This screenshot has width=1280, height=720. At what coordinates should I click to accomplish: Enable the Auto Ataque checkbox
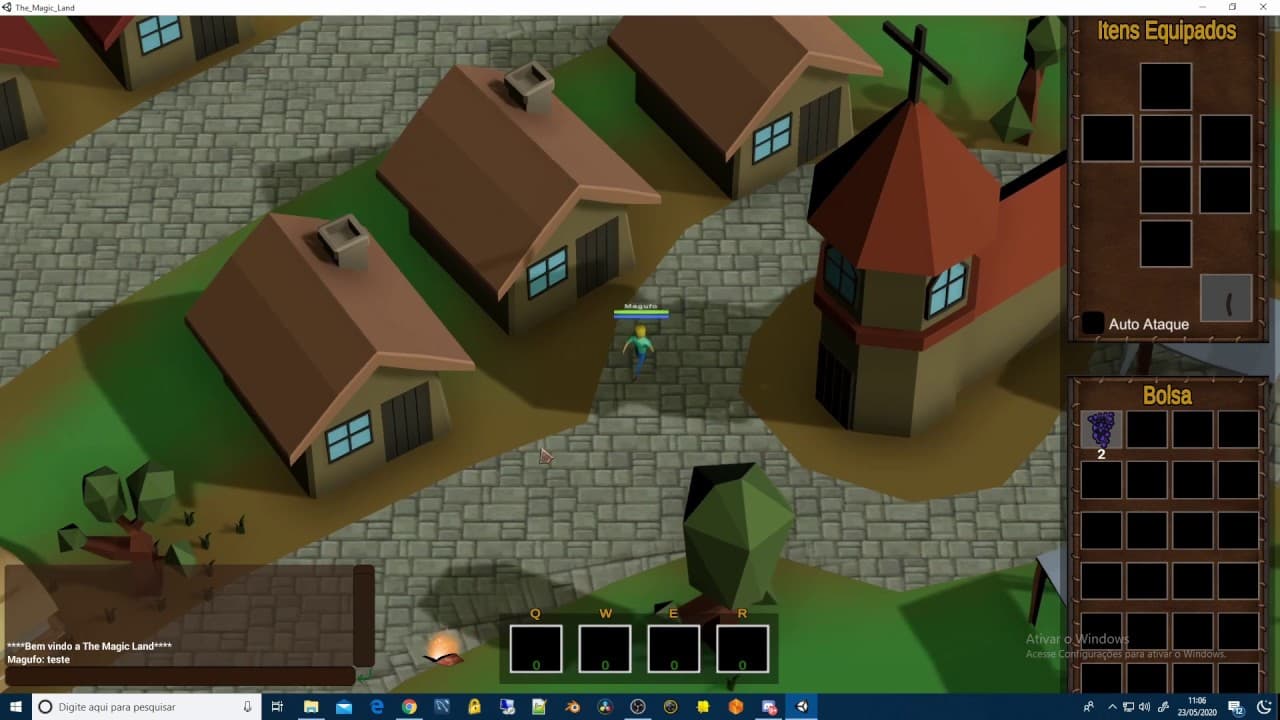[x=1092, y=323]
